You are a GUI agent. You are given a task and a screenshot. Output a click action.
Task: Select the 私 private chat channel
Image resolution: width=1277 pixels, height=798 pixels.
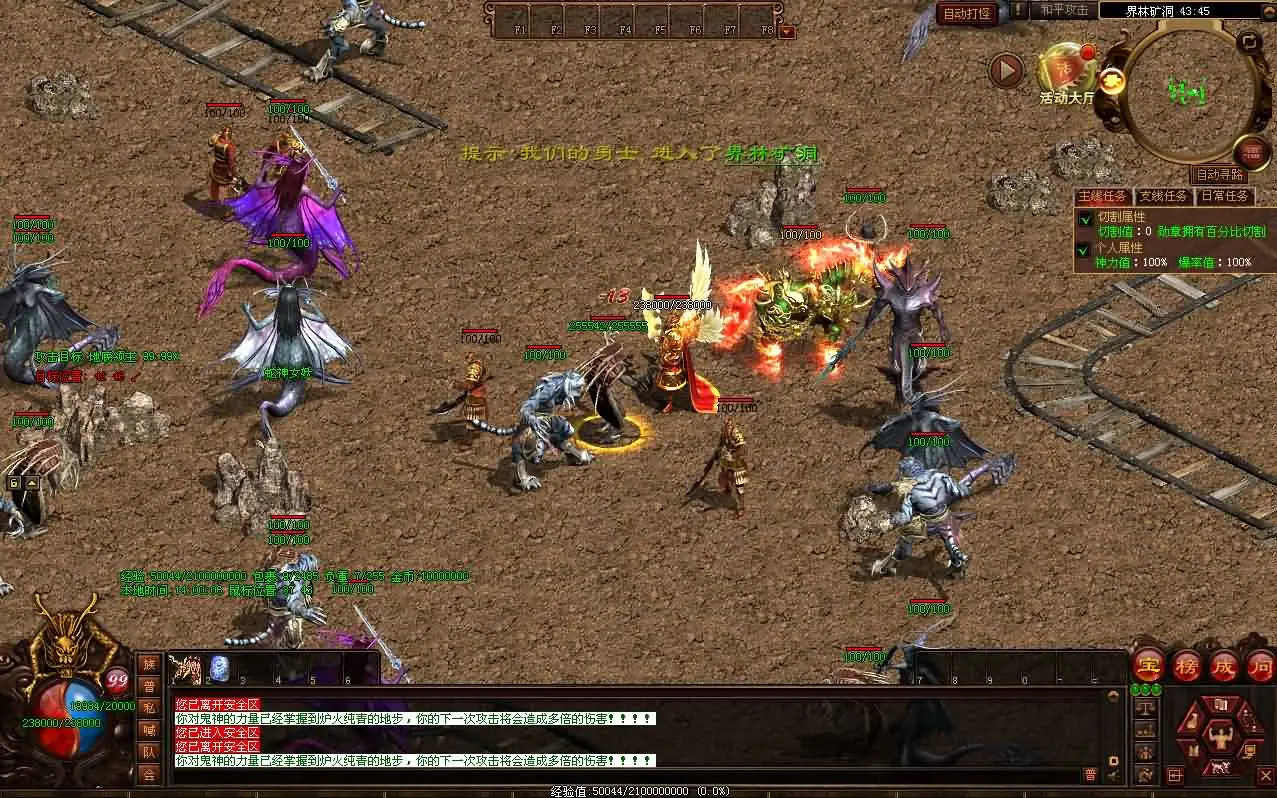click(x=149, y=708)
